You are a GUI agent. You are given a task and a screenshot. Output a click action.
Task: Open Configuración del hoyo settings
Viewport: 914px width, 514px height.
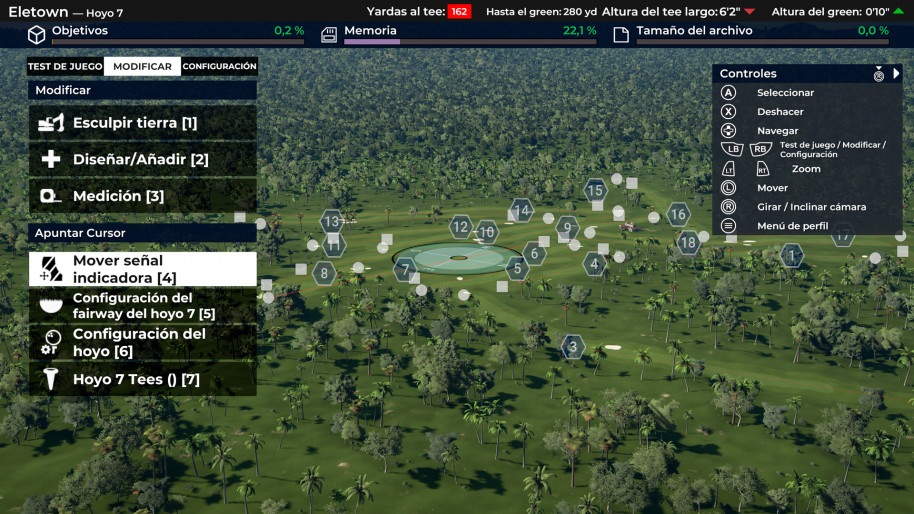coord(142,343)
